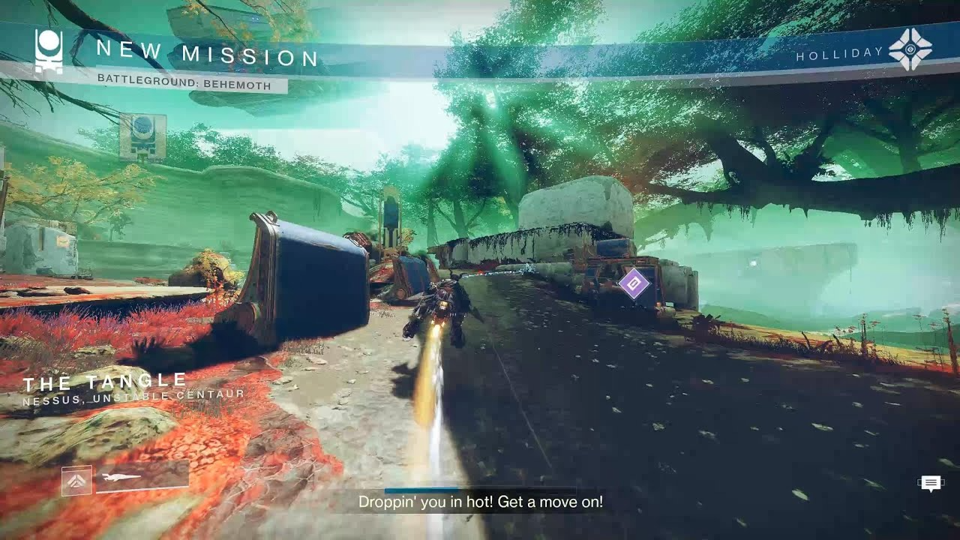Open the text chat bubble icon

(x=930, y=484)
